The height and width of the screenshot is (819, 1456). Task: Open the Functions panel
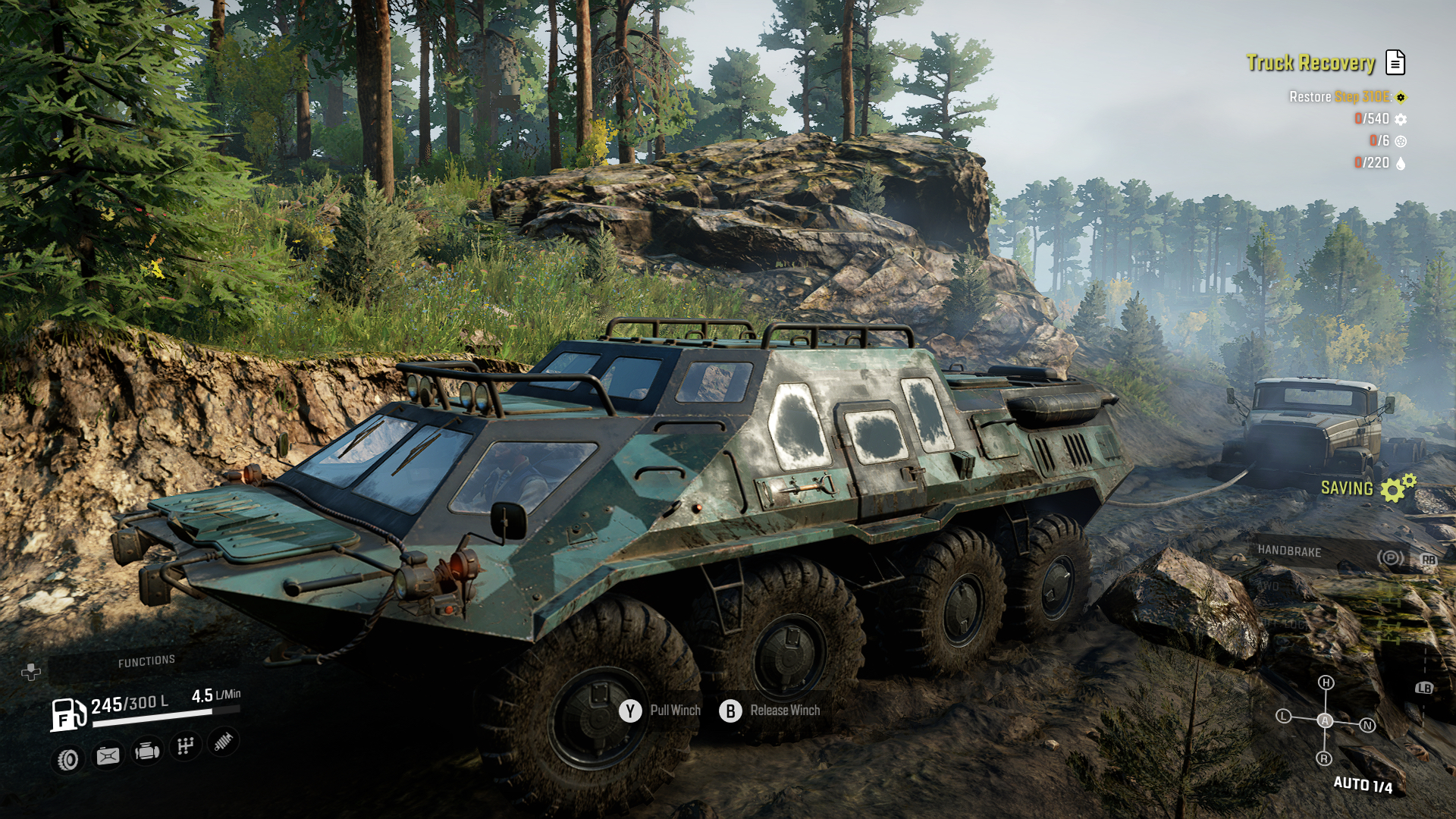(146, 662)
